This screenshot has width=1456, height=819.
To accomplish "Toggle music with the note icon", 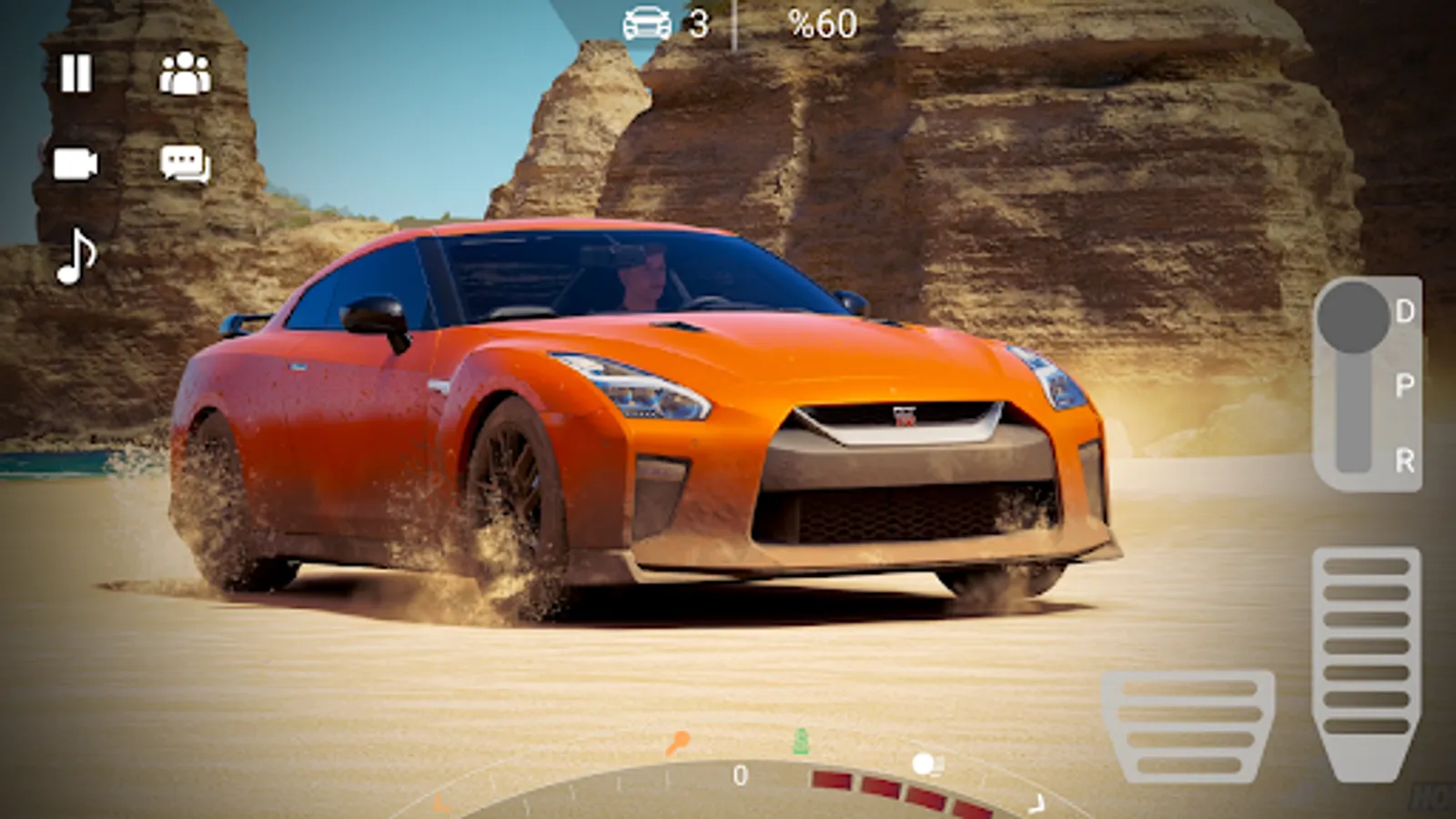I will [76, 257].
